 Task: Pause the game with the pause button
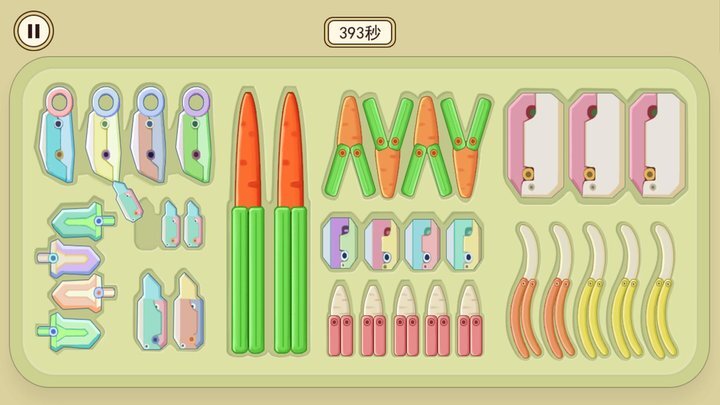tap(33, 31)
